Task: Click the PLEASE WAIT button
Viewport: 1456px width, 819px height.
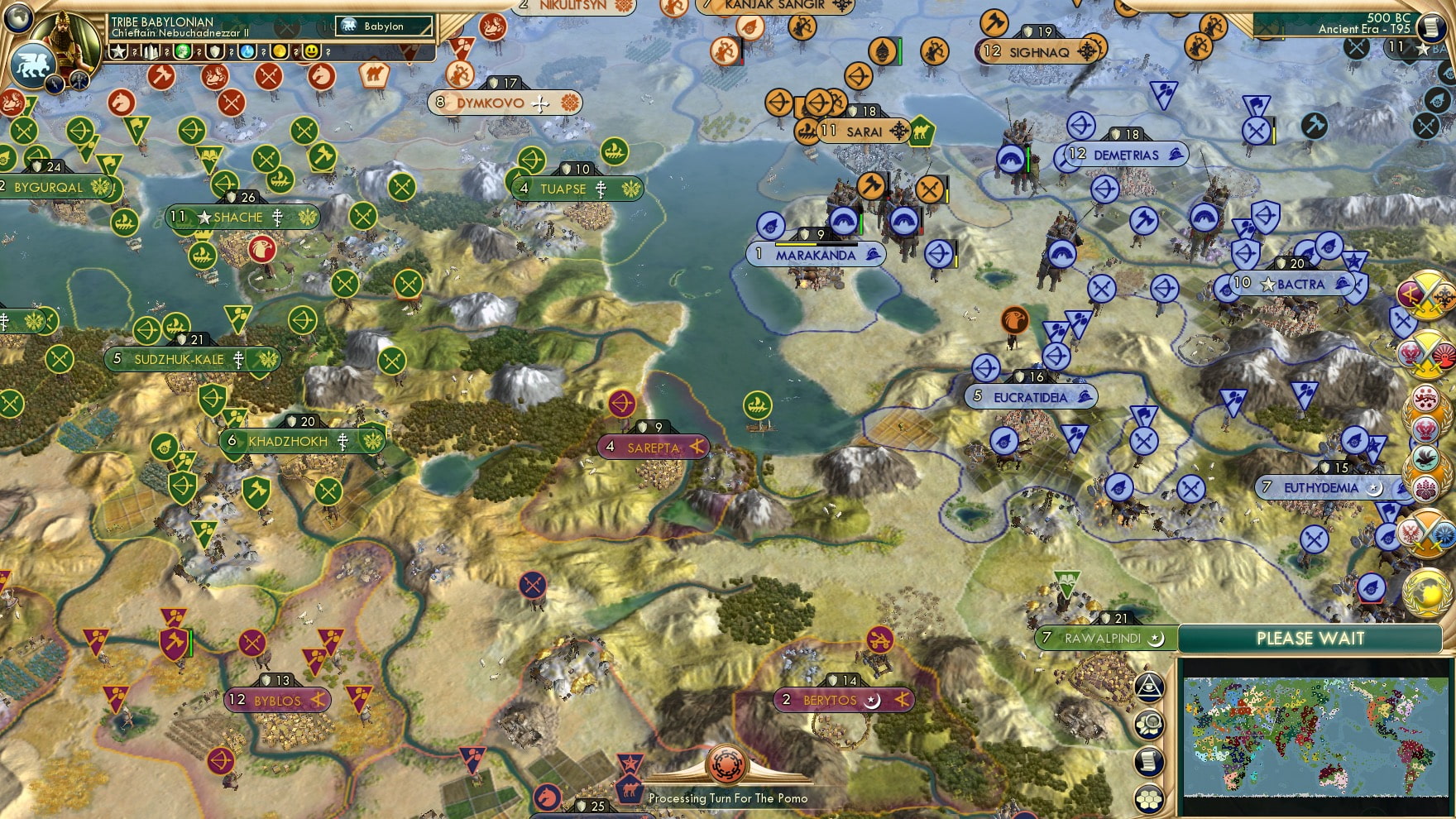Action: pos(1310,639)
